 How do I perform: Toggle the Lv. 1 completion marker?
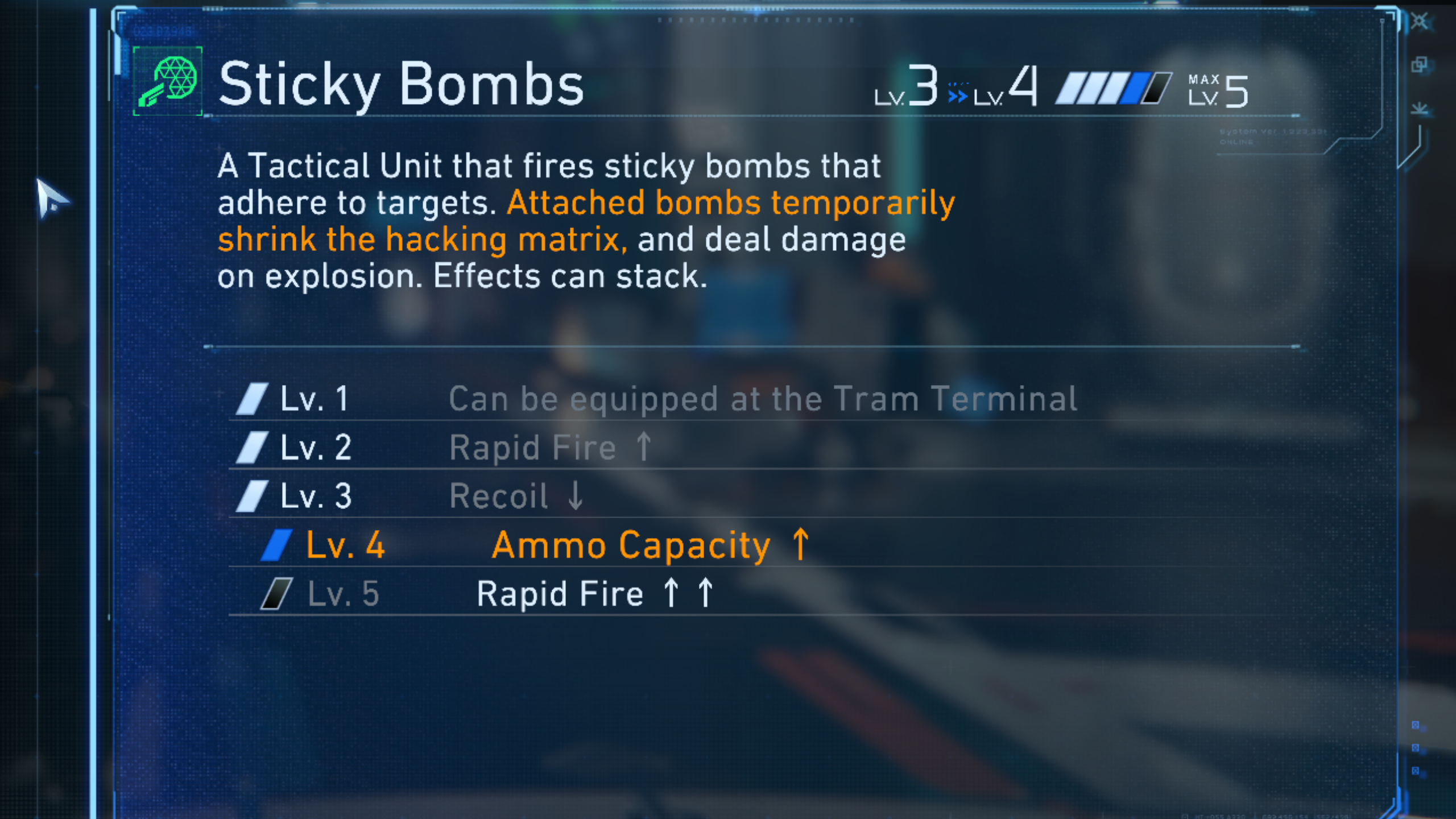pyautogui.click(x=254, y=398)
